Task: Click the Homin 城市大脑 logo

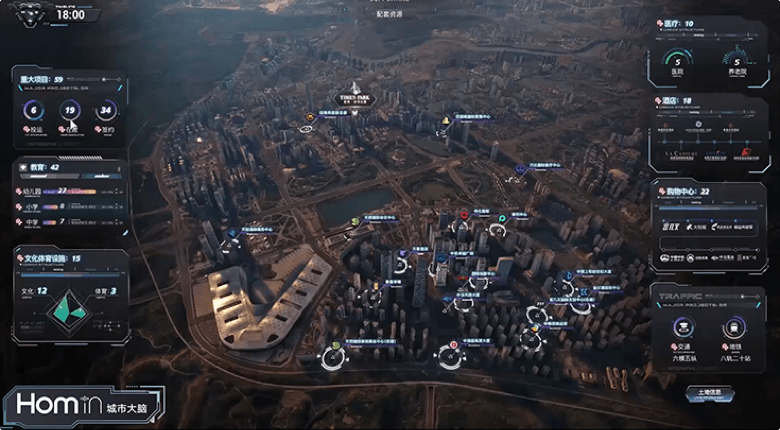Action: 83,405
